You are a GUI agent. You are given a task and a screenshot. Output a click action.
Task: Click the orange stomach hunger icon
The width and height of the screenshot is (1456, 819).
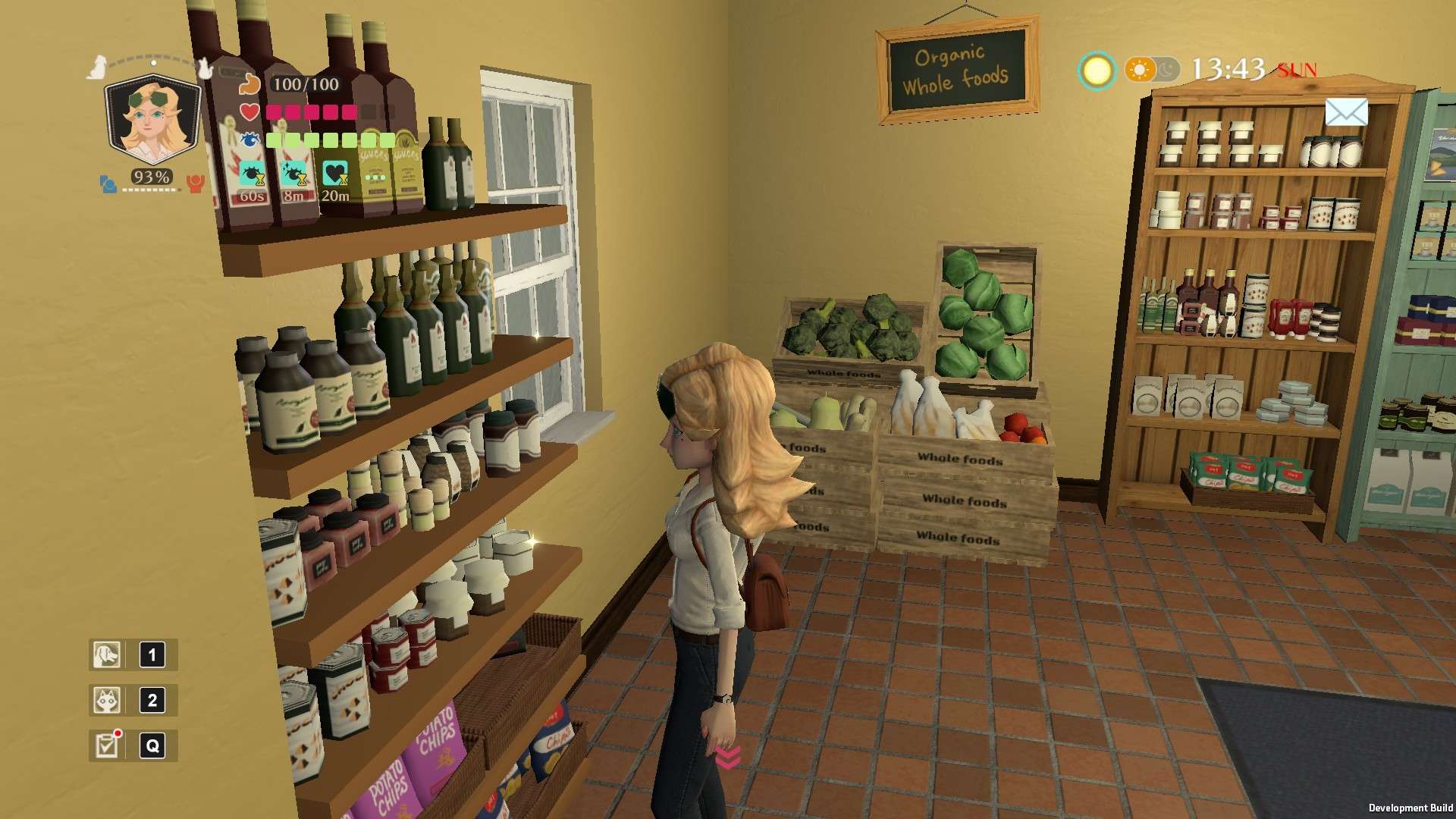click(x=249, y=84)
